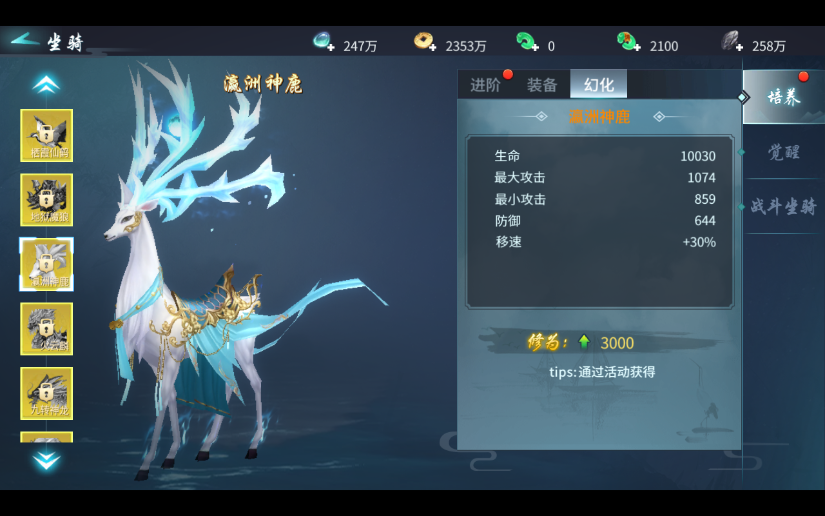Screen dimensions: 825x516
Task: Show more mounts with the down arrow
Action: 46,460
